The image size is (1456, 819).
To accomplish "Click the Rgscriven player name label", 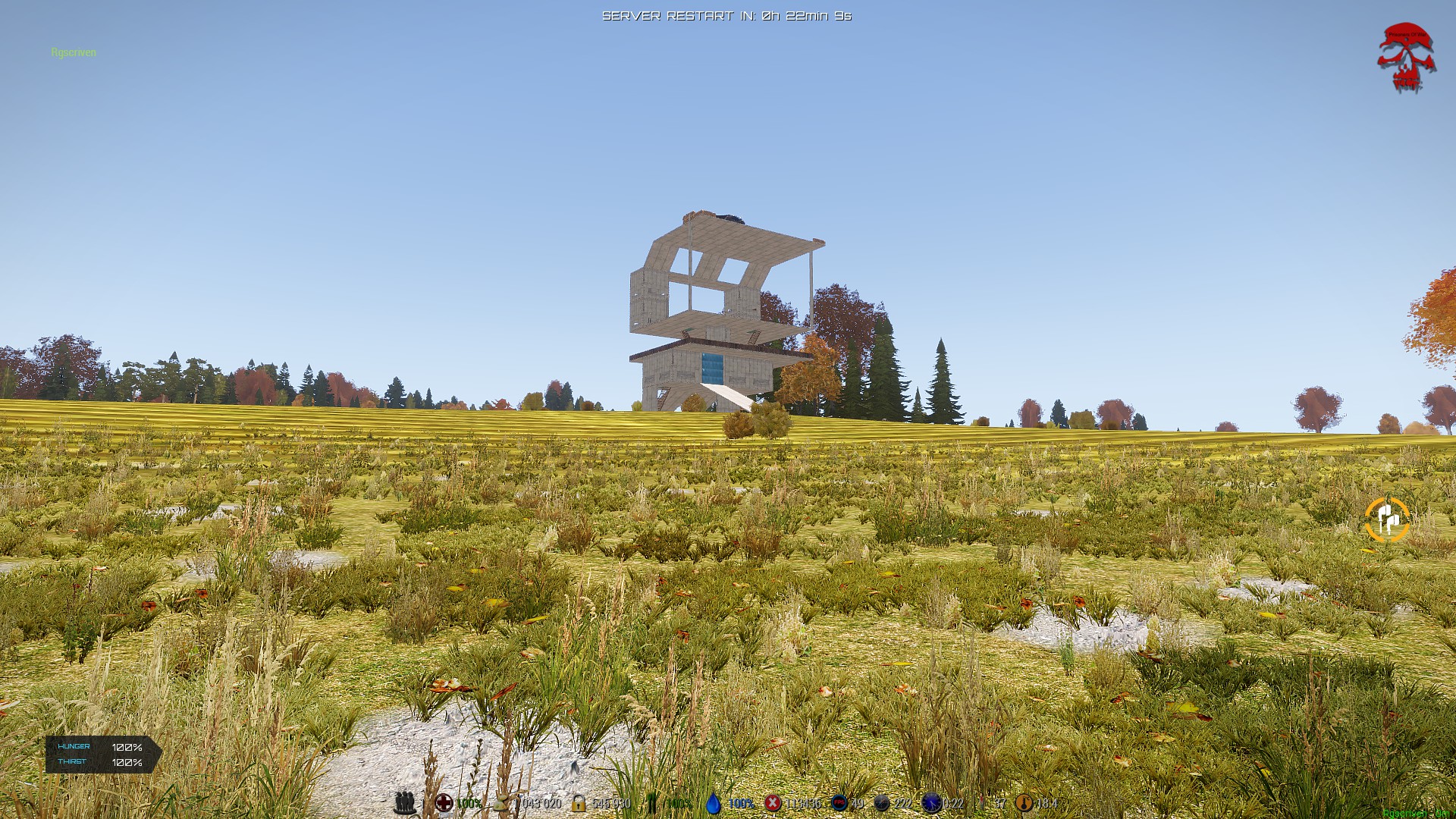I will pyautogui.click(x=74, y=52).
